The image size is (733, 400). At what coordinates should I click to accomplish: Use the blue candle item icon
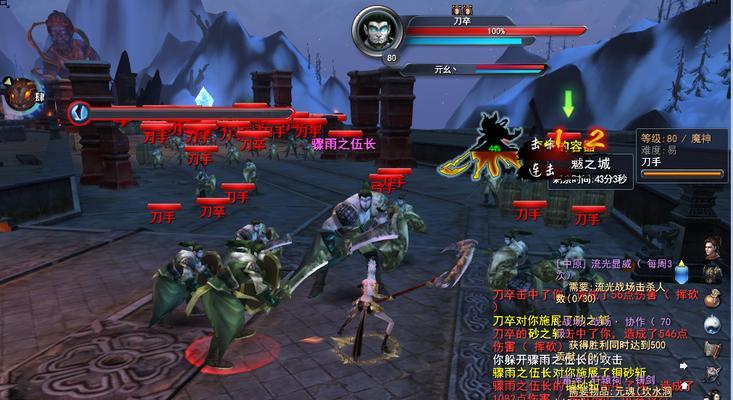pyautogui.click(x=681, y=271)
